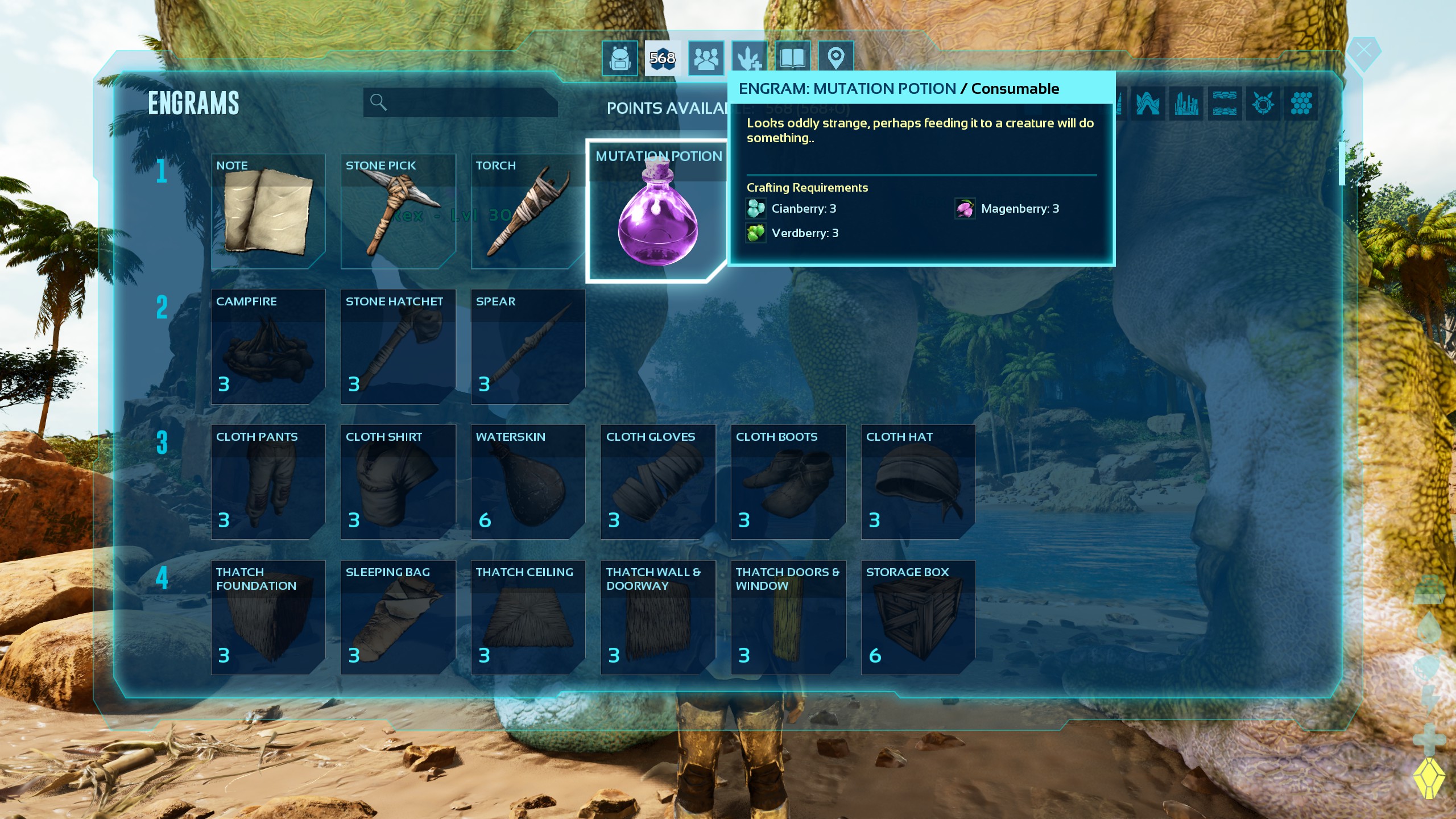This screenshot has height=819, width=1456.
Task: Pick the Cloth Hat engram
Action: [918, 482]
